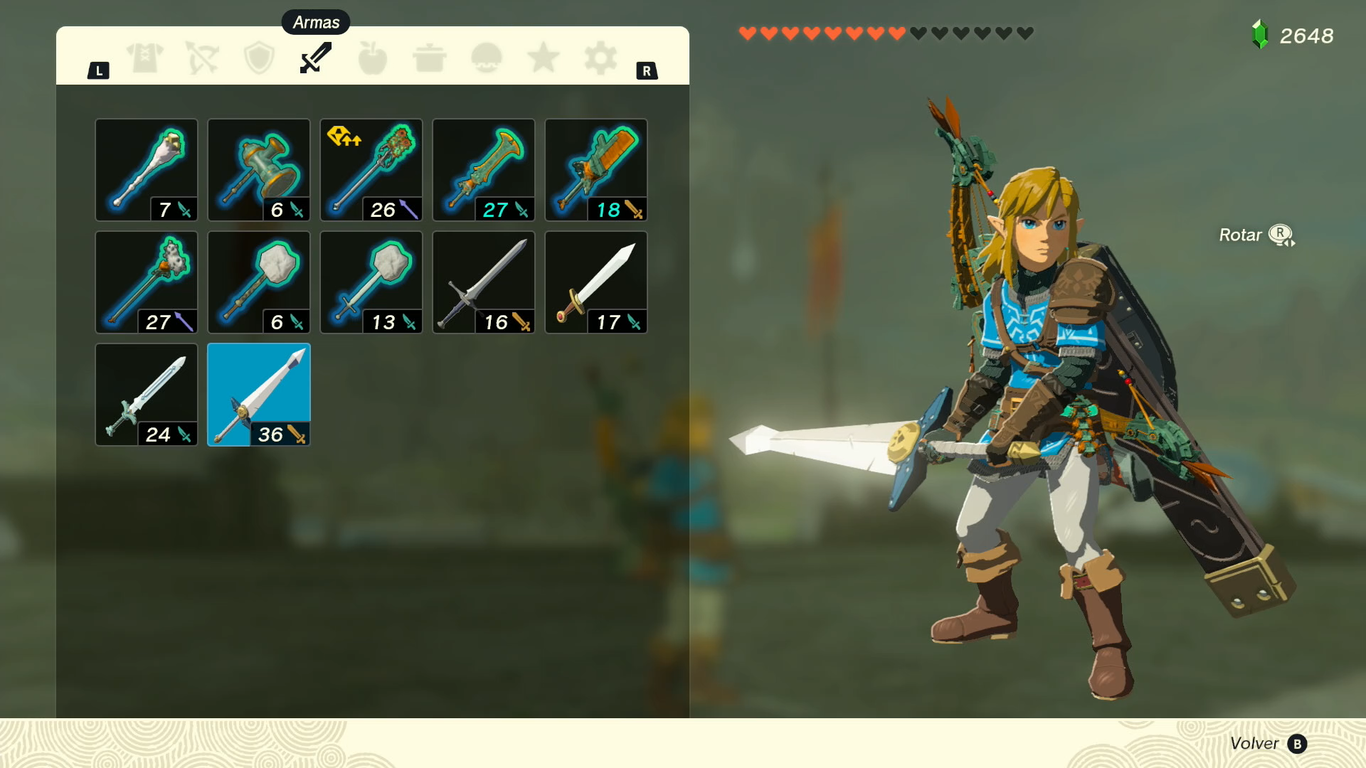Open the armor tab with the tunic icon

click(x=146, y=58)
